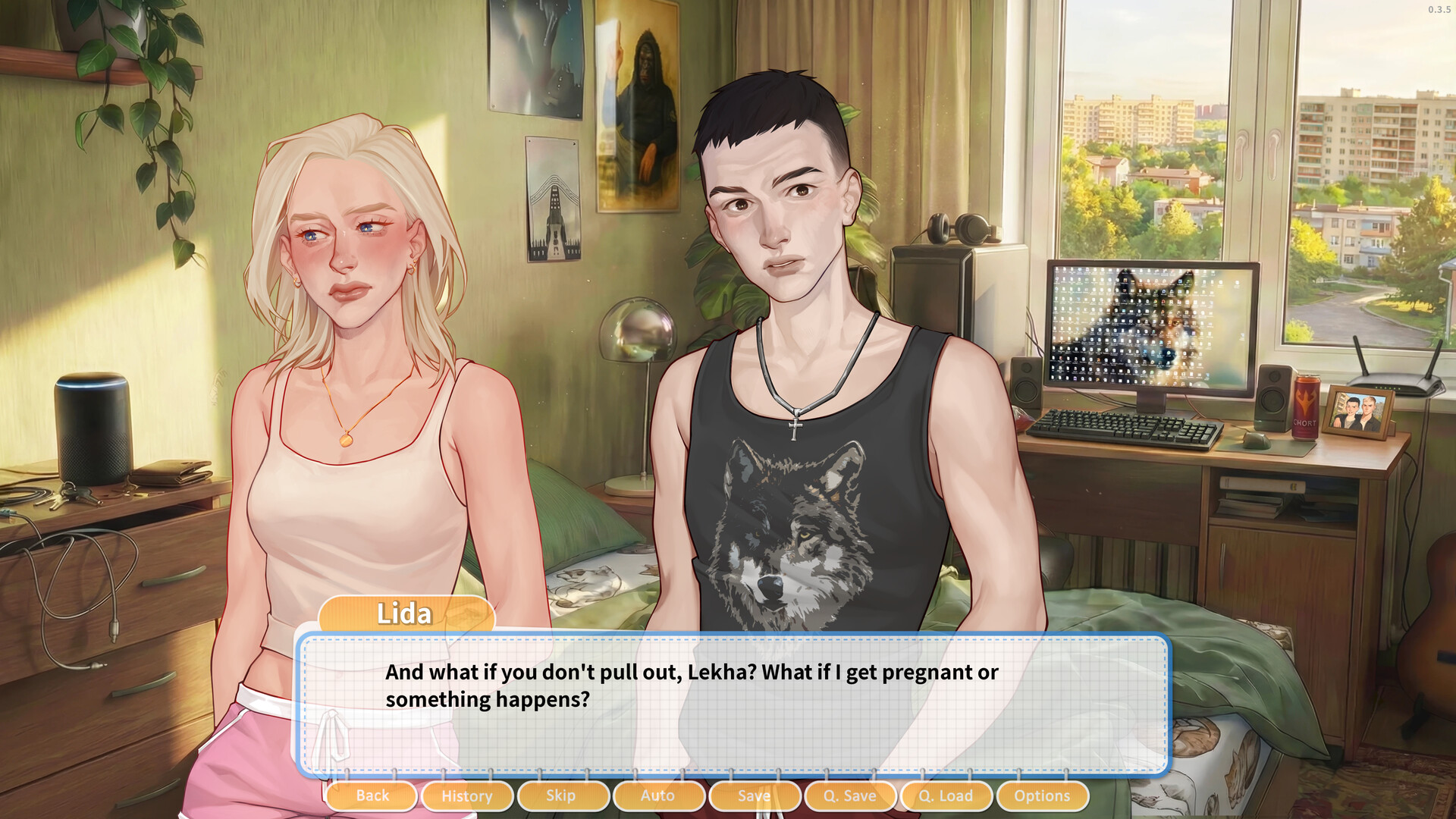Click the version number 0.3.5
1456x819 pixels.
1439,11
